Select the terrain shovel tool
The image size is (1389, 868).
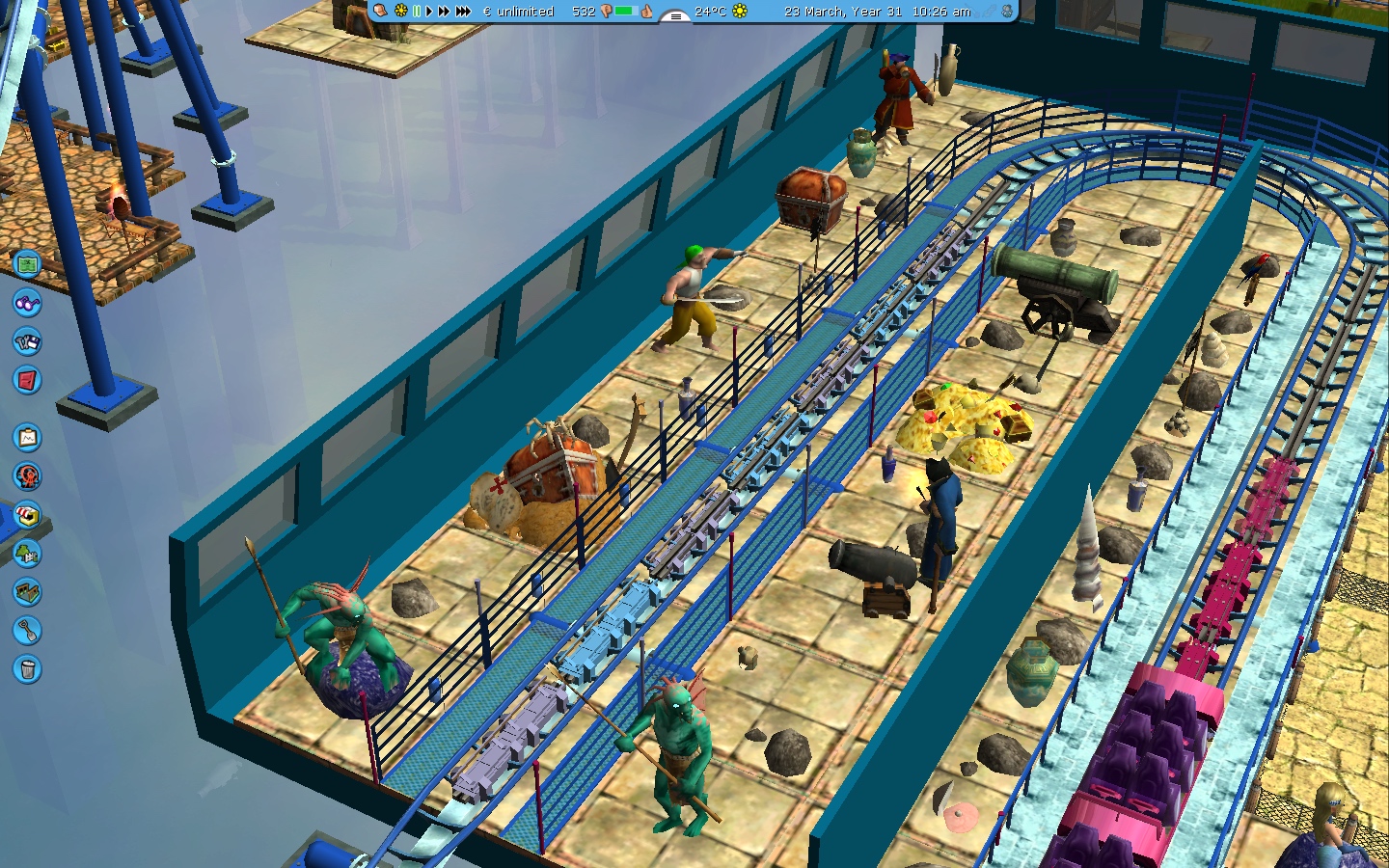(x=27, y=631)
